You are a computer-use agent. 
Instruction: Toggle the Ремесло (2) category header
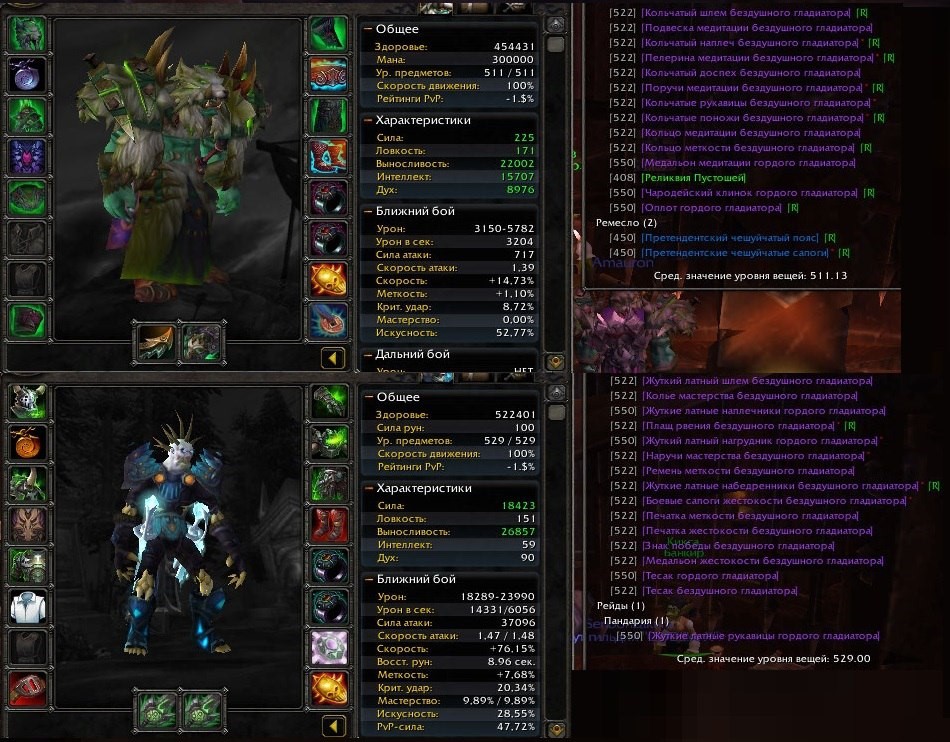click(x=626, y=222)
